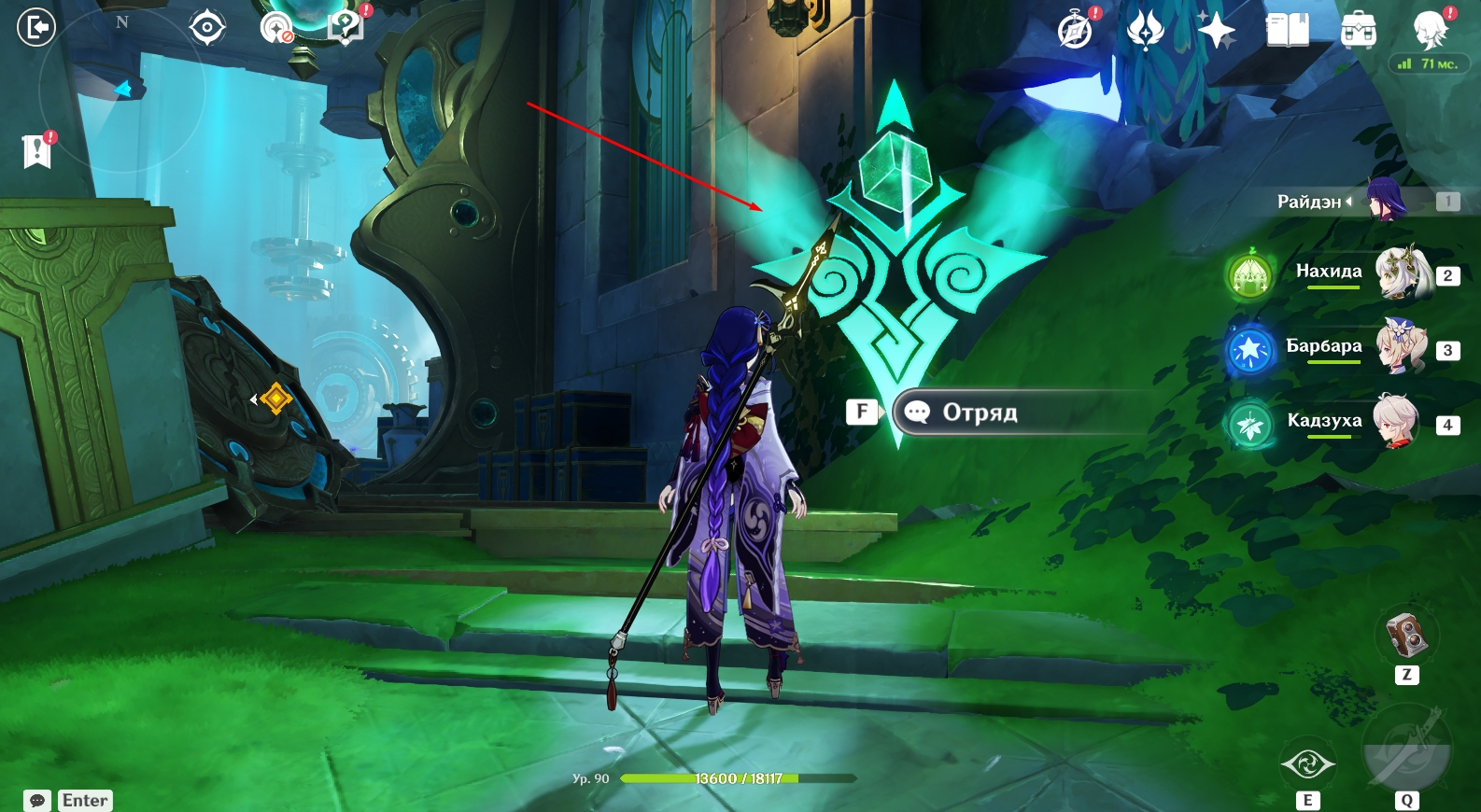The width and height of the screenshot is (1481, 812).
Task: Select the Отряд interaction option
Action: point(979,413)
